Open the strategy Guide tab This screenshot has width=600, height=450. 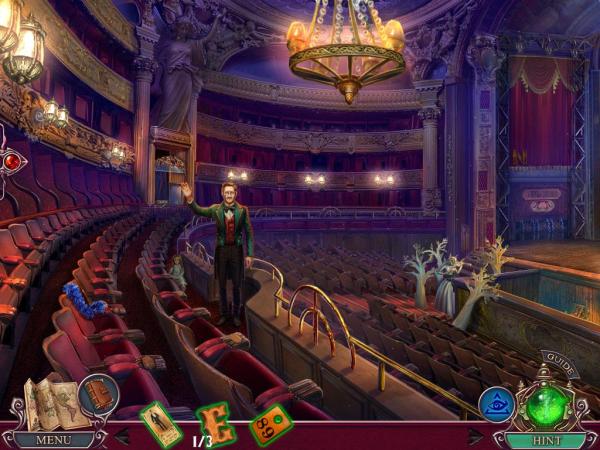coord(560,364)
